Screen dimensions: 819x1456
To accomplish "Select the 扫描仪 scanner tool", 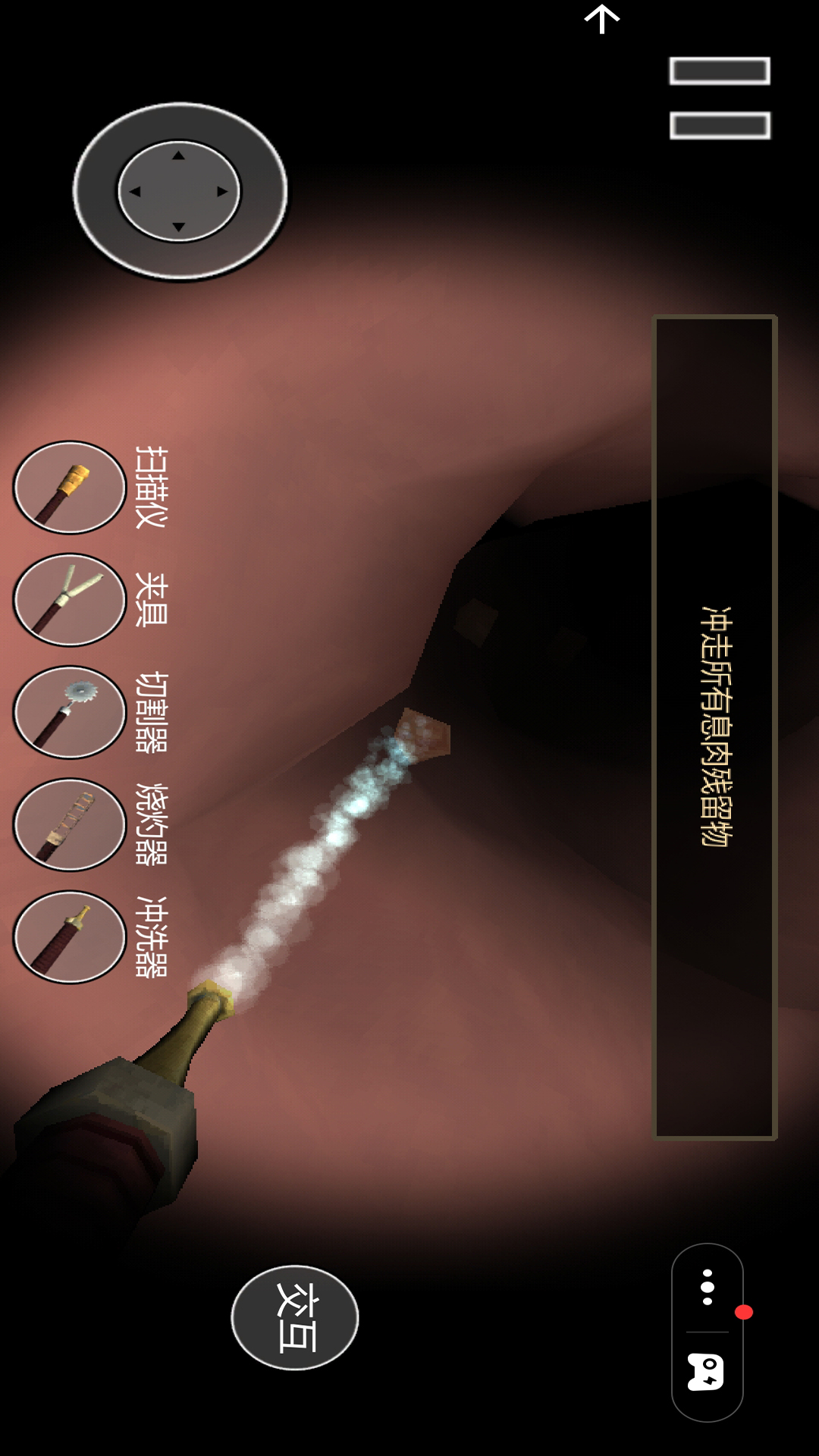I will (70, 488).
